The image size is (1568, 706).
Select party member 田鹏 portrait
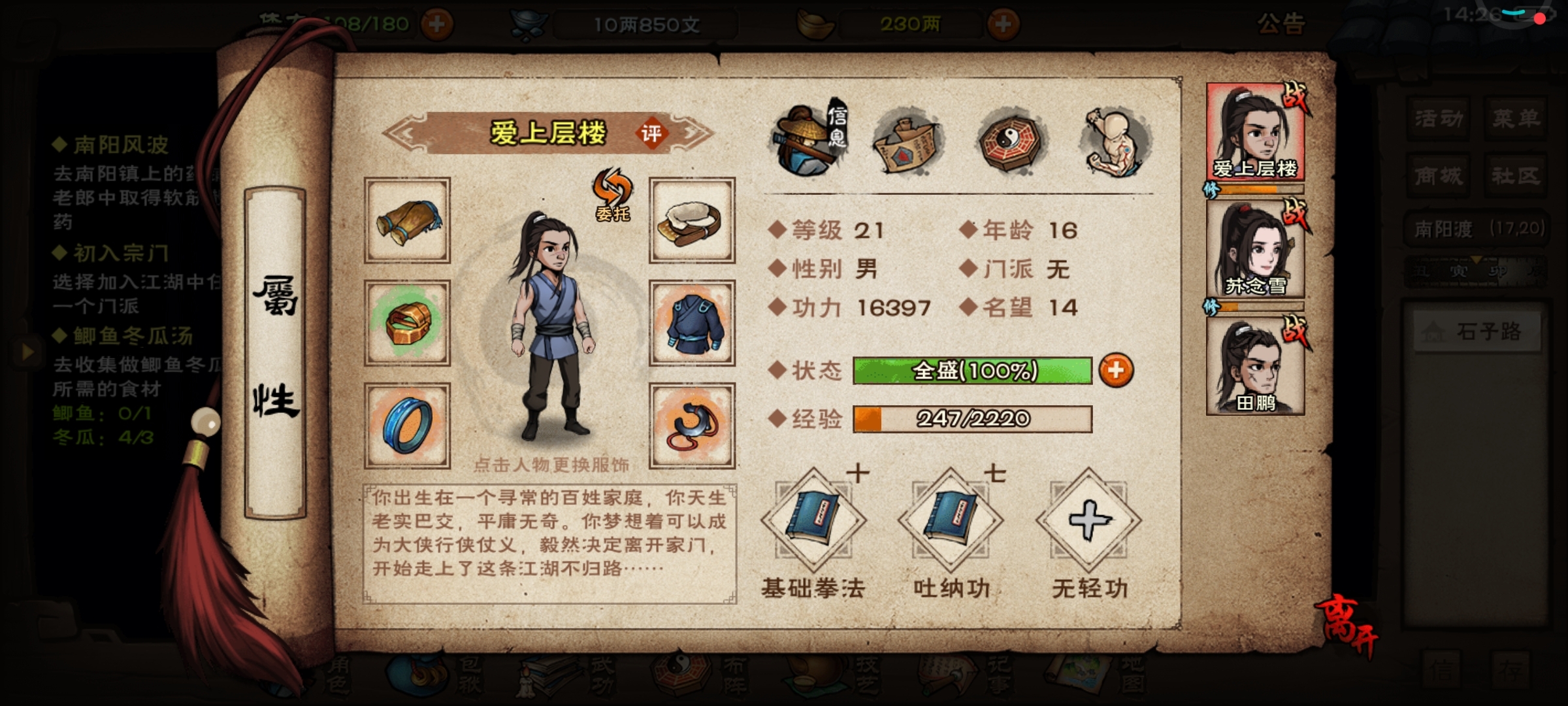coord(1255,367)
